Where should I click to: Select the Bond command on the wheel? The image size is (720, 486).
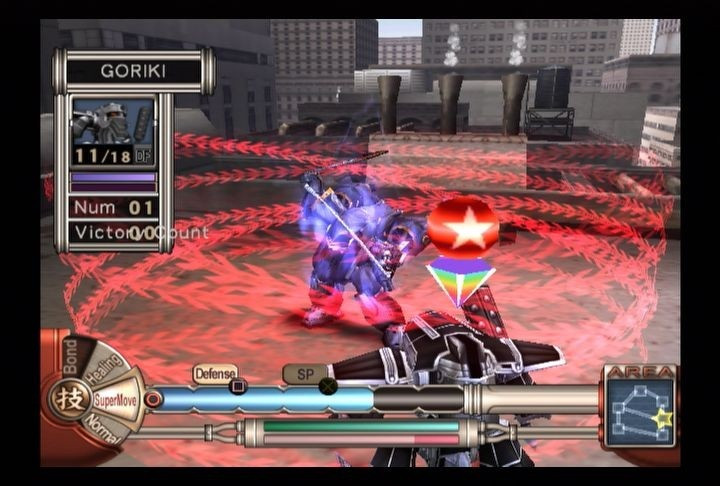pos(70,353)
